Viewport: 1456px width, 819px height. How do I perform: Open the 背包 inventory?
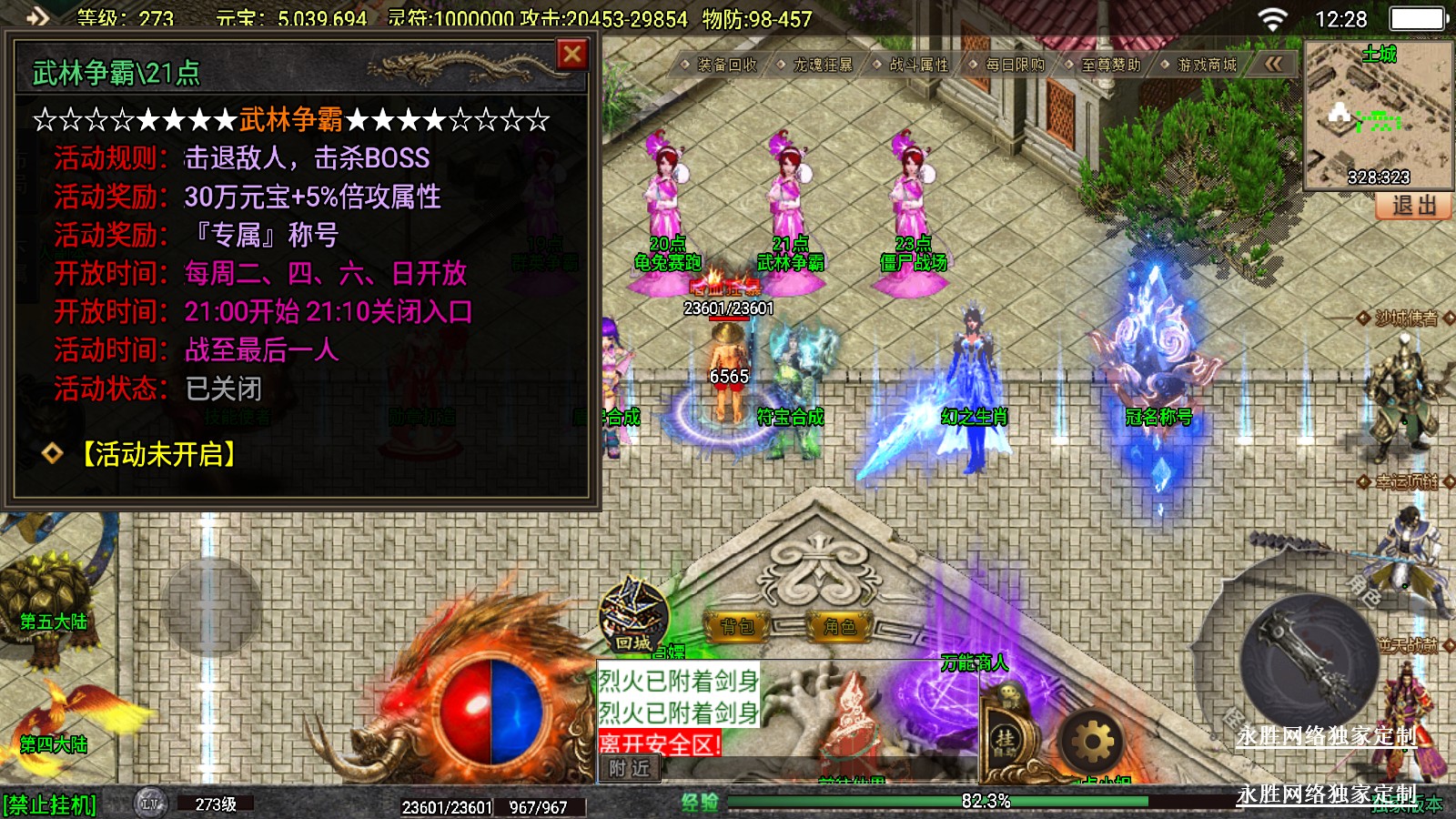point(738,626)
